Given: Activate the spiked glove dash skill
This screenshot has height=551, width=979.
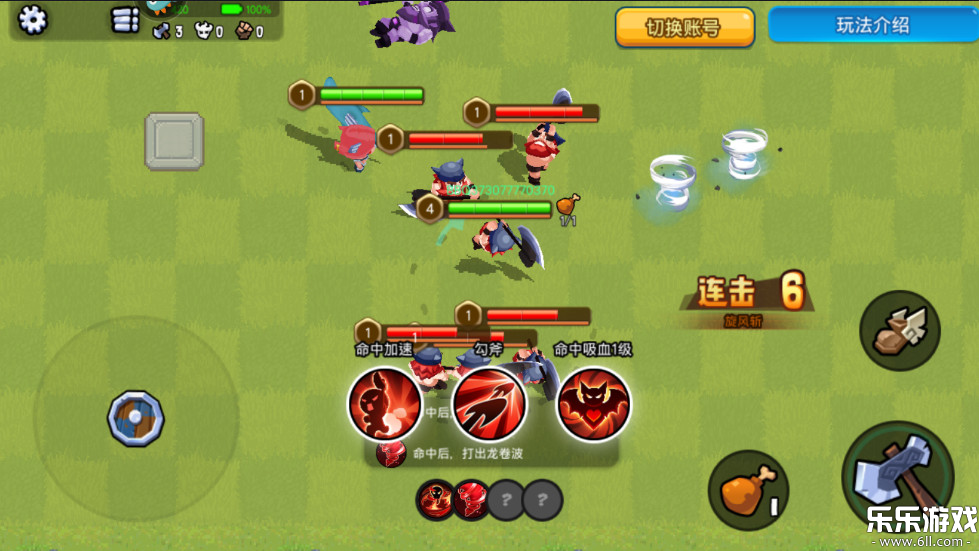Looking at the screenshot, I should (900, 331).
